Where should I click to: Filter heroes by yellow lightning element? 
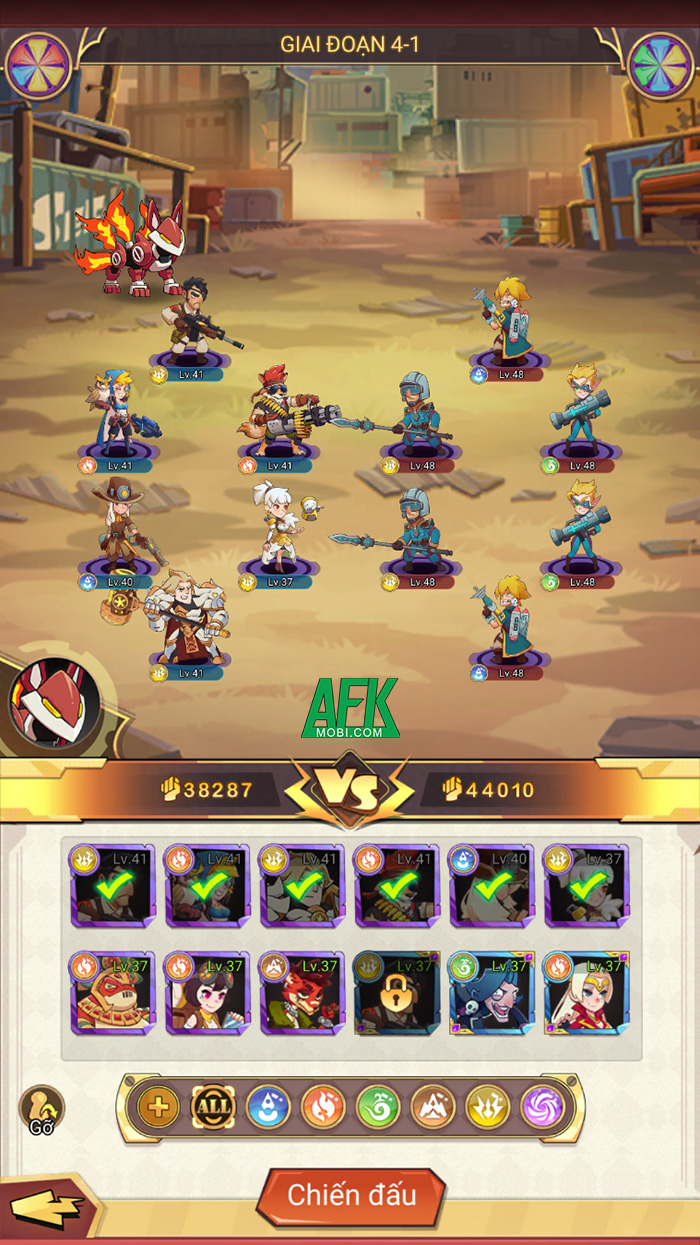[x=488, y=1107]
